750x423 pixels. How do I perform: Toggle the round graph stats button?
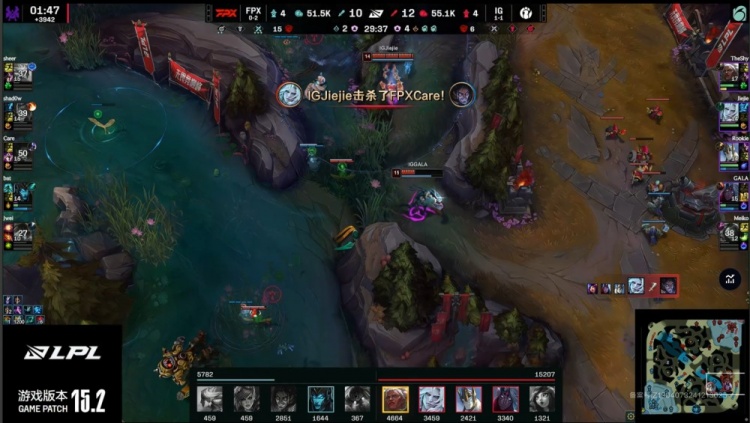729,281
